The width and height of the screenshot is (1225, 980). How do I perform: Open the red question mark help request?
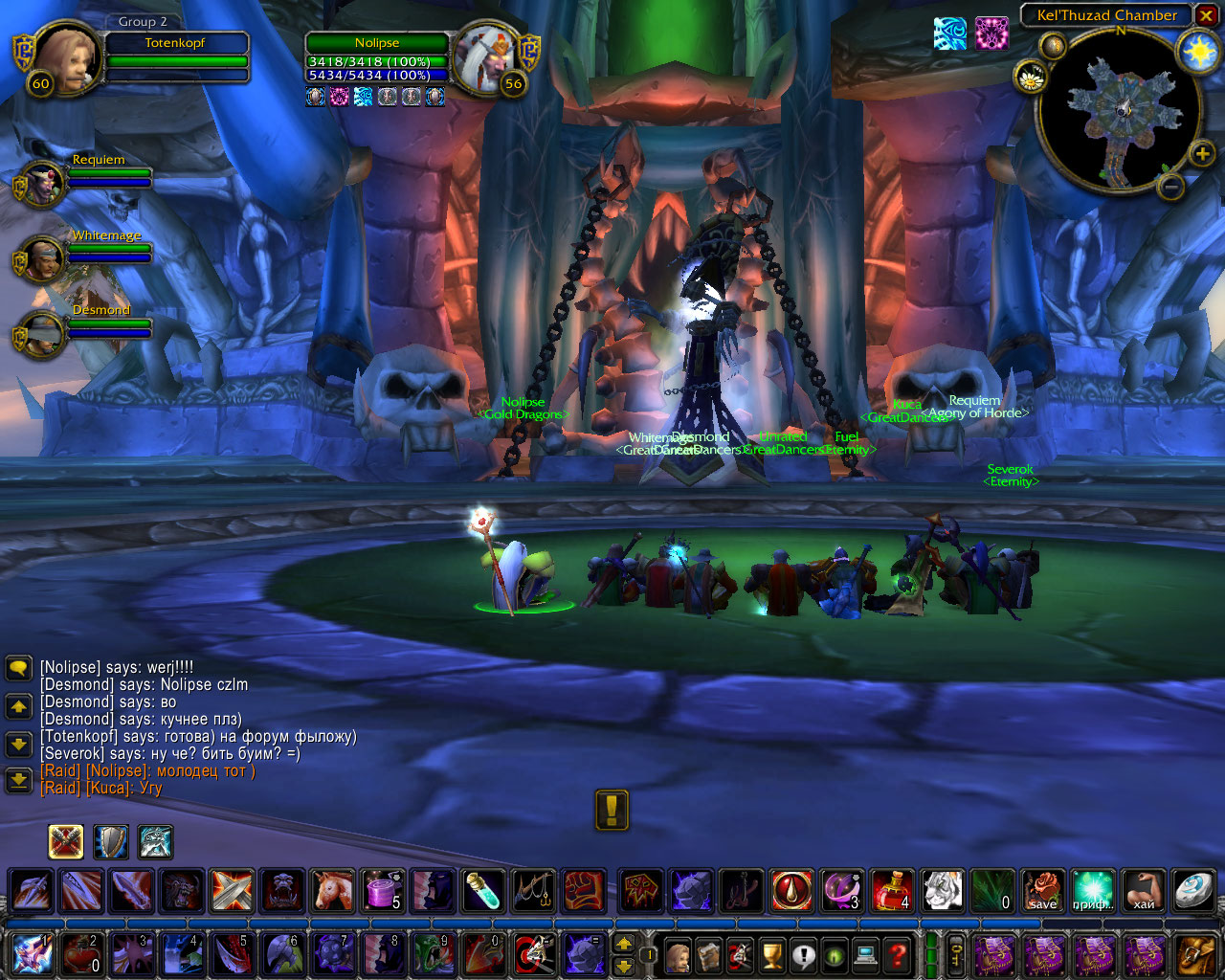(897, 954)
